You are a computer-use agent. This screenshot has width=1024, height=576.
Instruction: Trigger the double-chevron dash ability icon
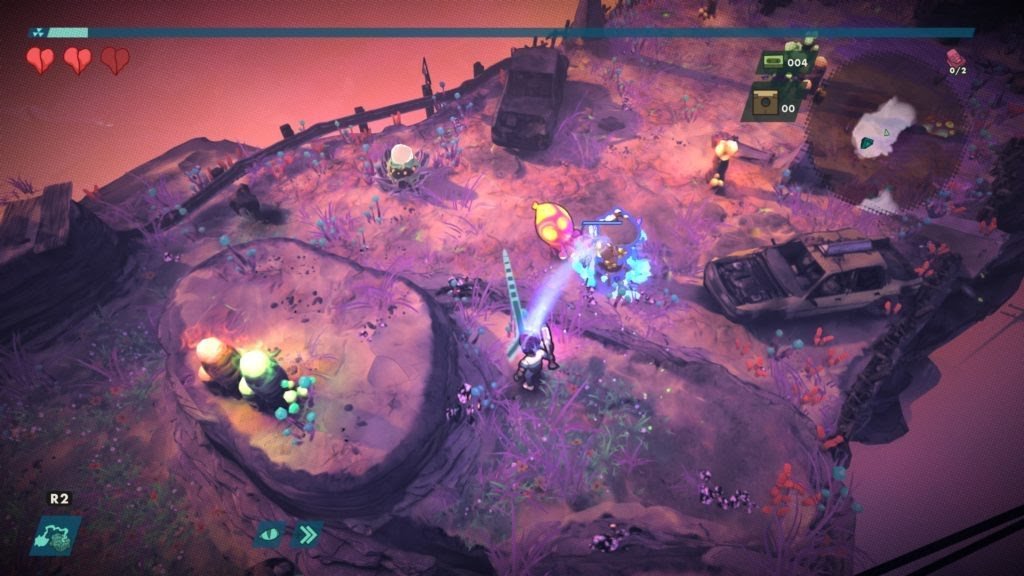[x=307, y=534]
